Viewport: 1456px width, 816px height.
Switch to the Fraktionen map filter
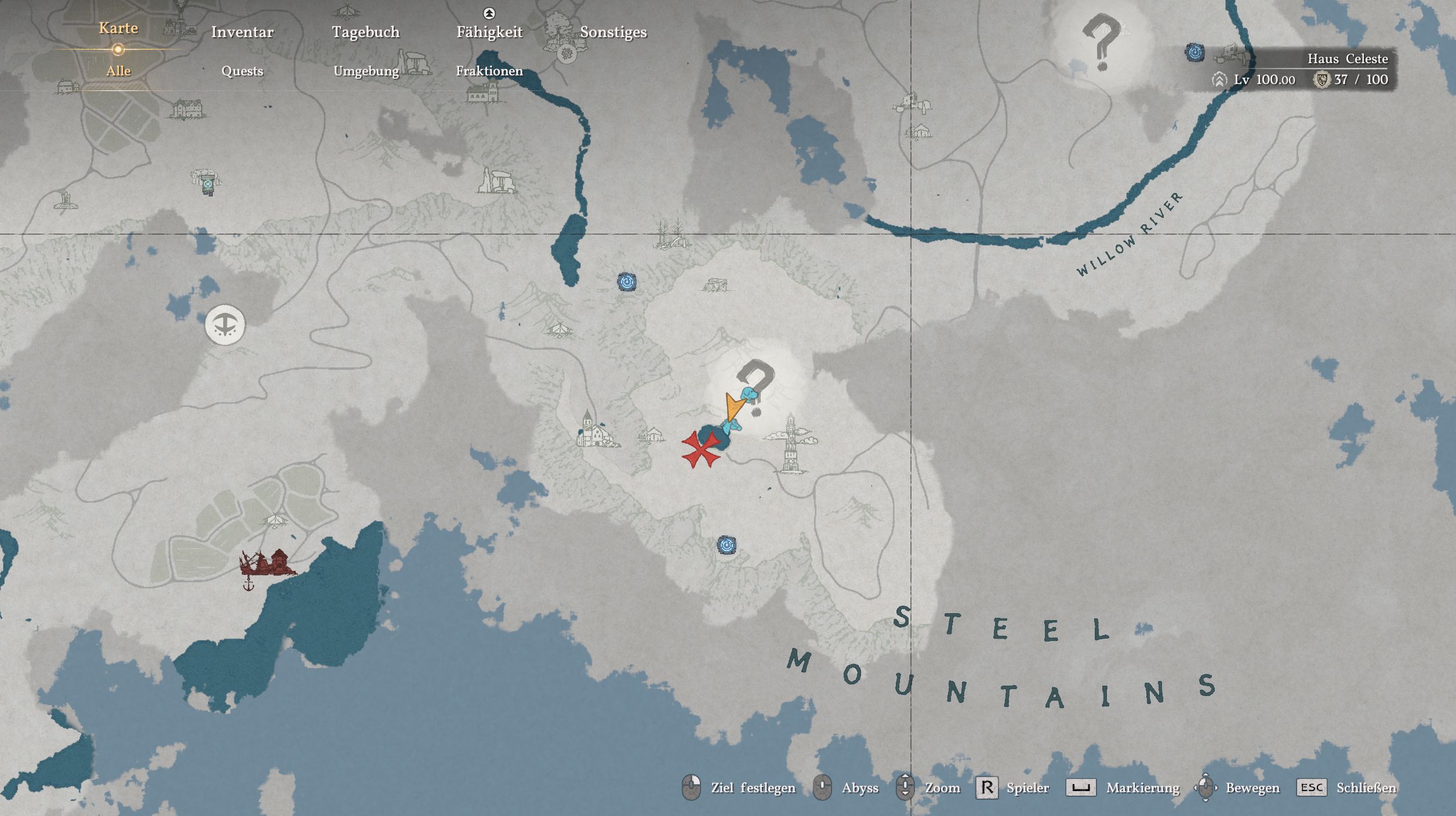(489, 71)
